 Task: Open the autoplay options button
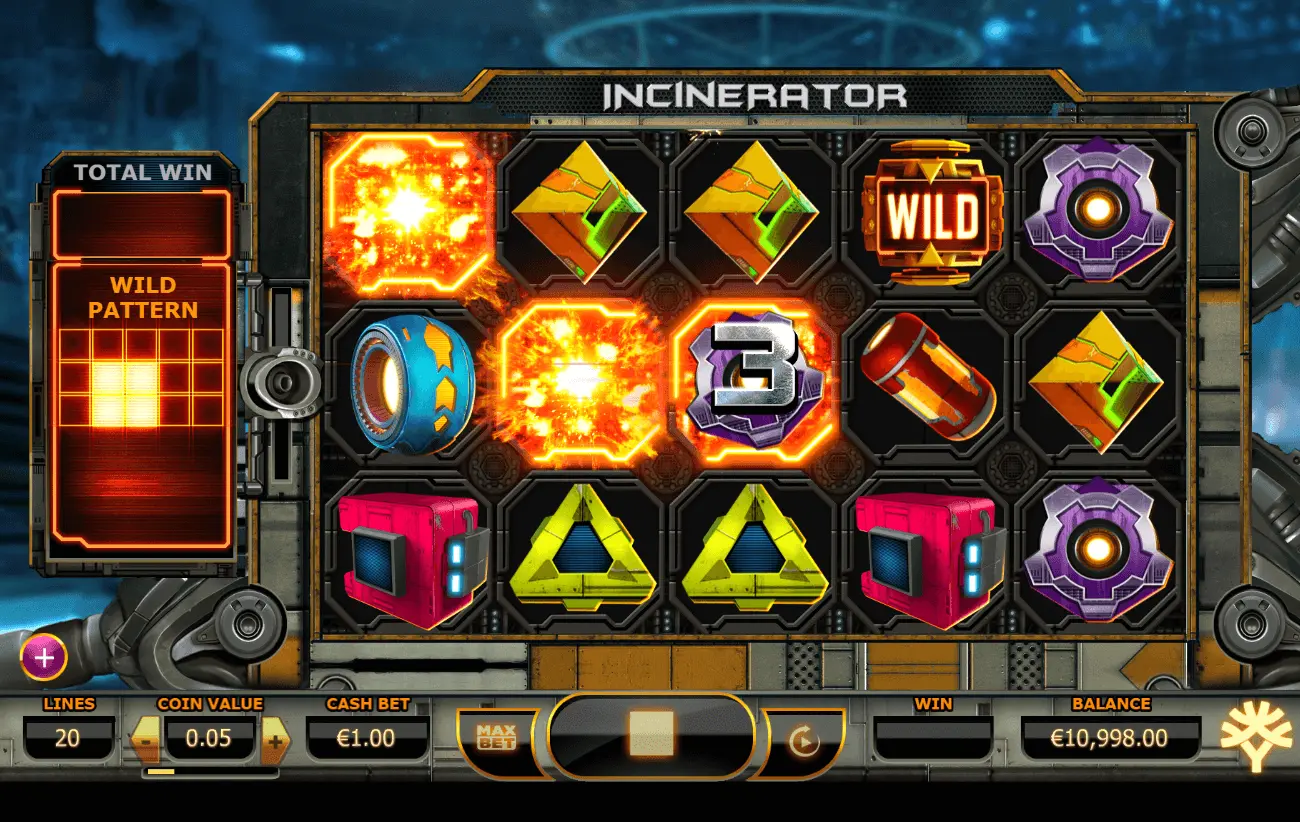[803, 741]
